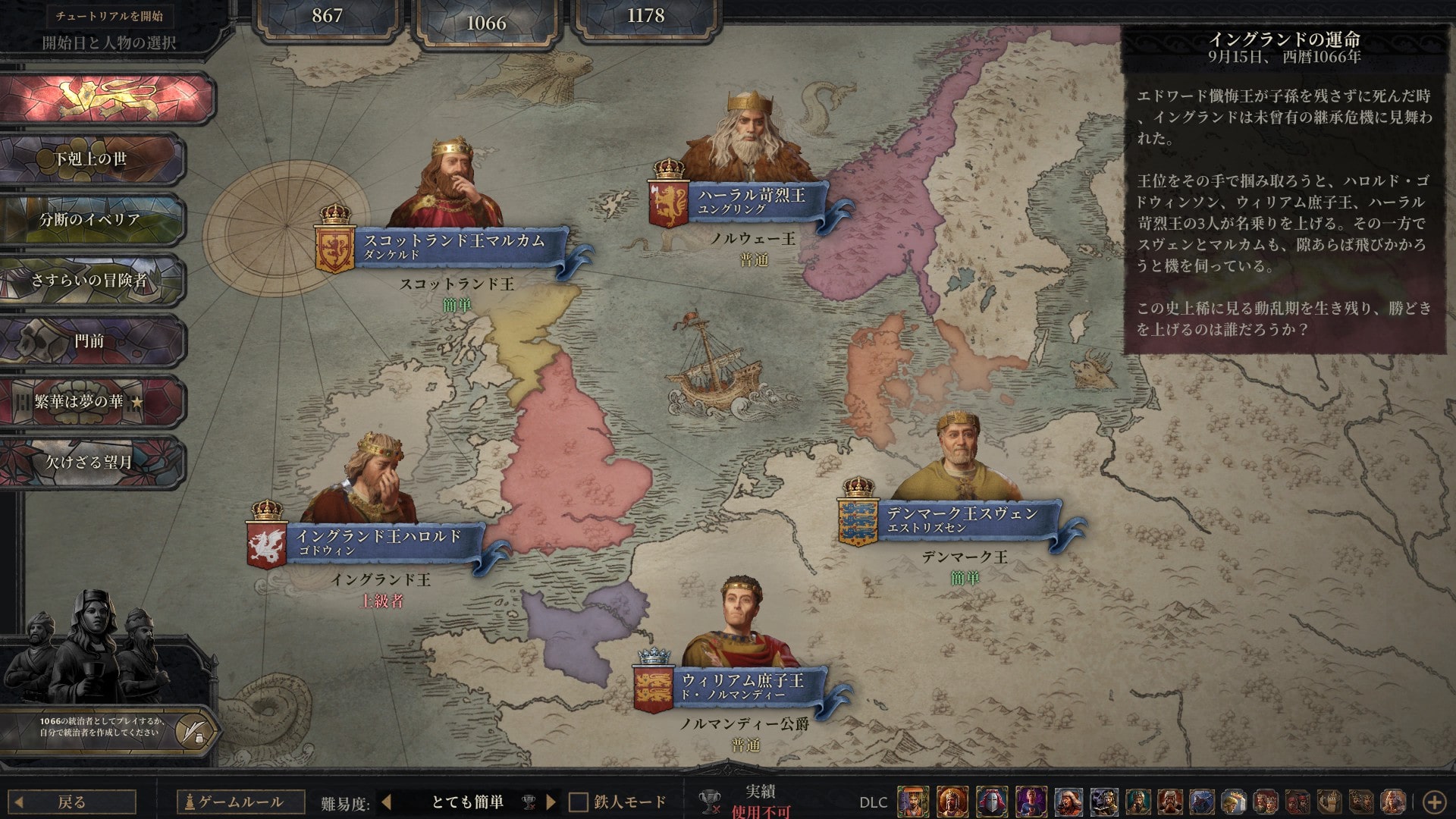Go back with the 戻る button
The height and width of the screenshot is (819, 1456).
pos(73,802)
